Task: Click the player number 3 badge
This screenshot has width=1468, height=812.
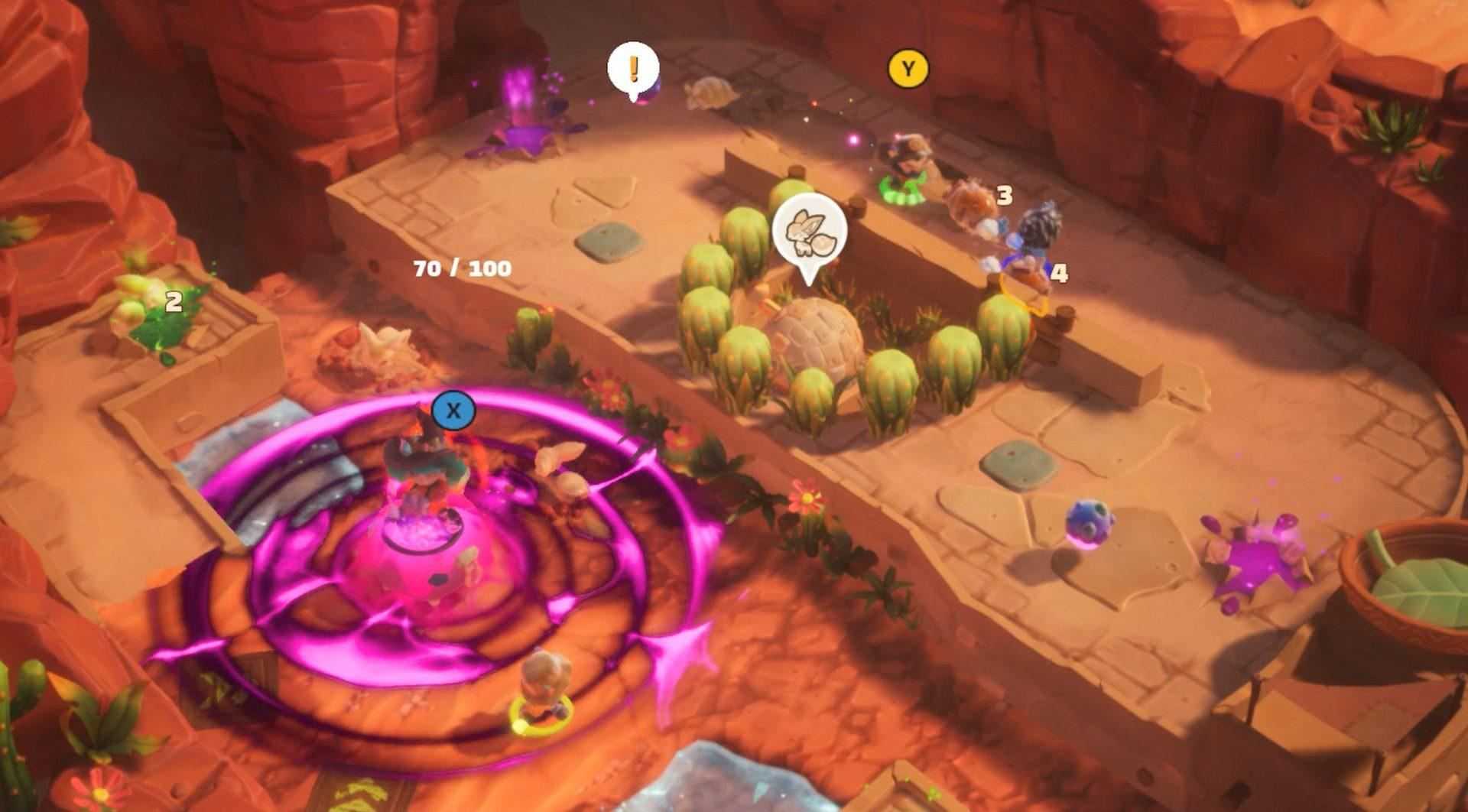Action: click(1005, 196)
